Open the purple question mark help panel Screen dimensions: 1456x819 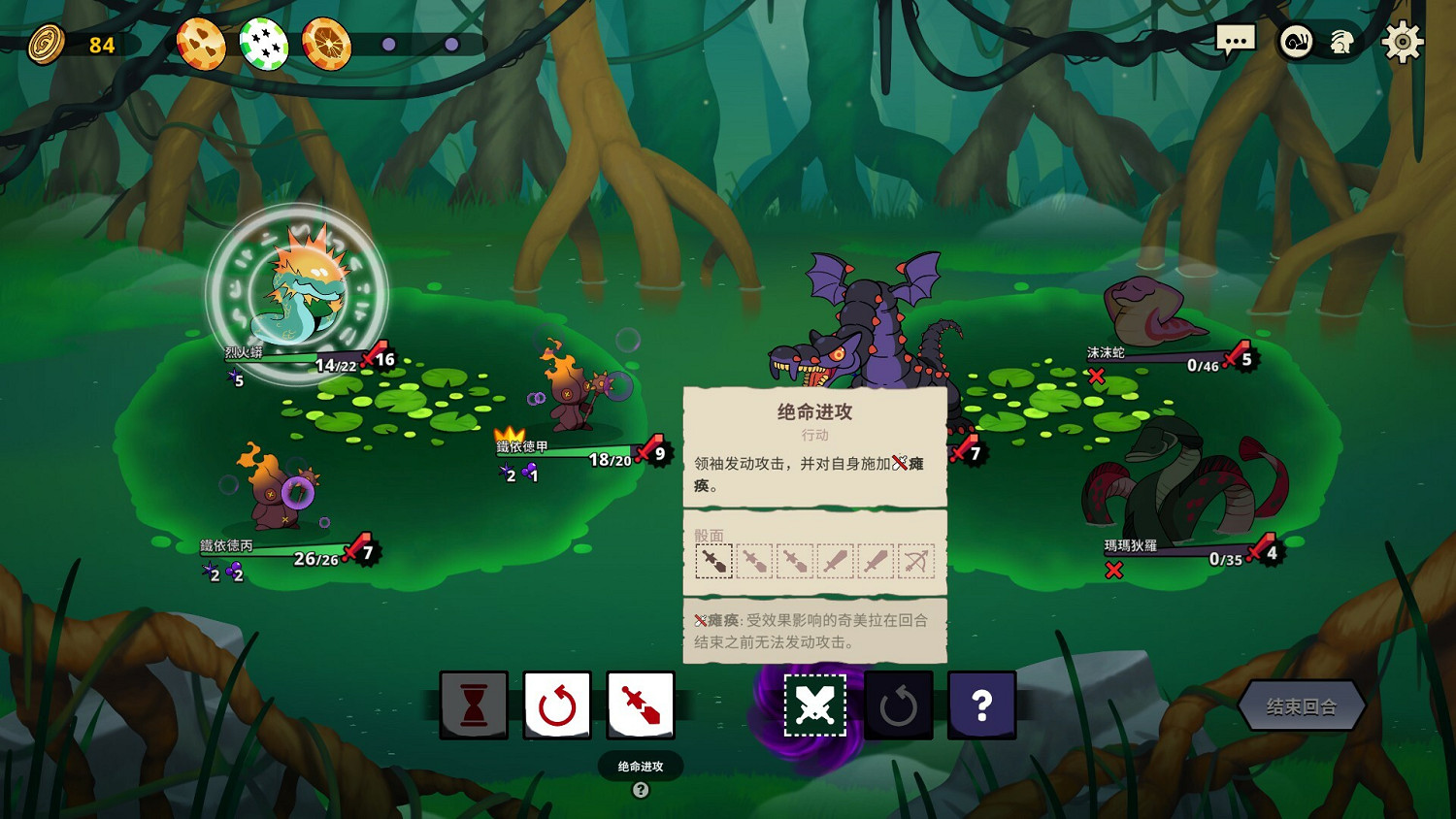(x=981, y=705)
